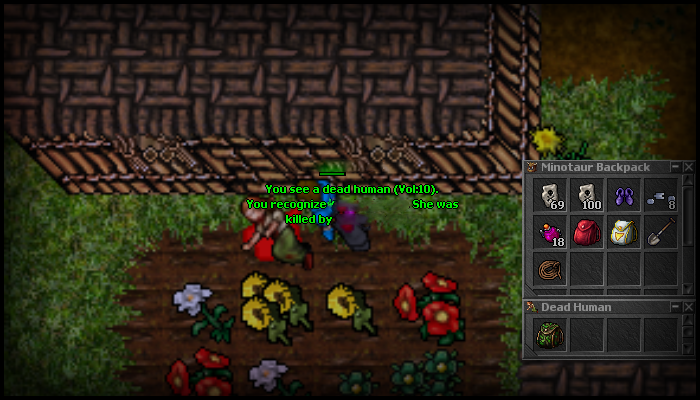700x400 pixels.
Task: Minimize the Minotaur Backpack window
Action: coord(676,166)
